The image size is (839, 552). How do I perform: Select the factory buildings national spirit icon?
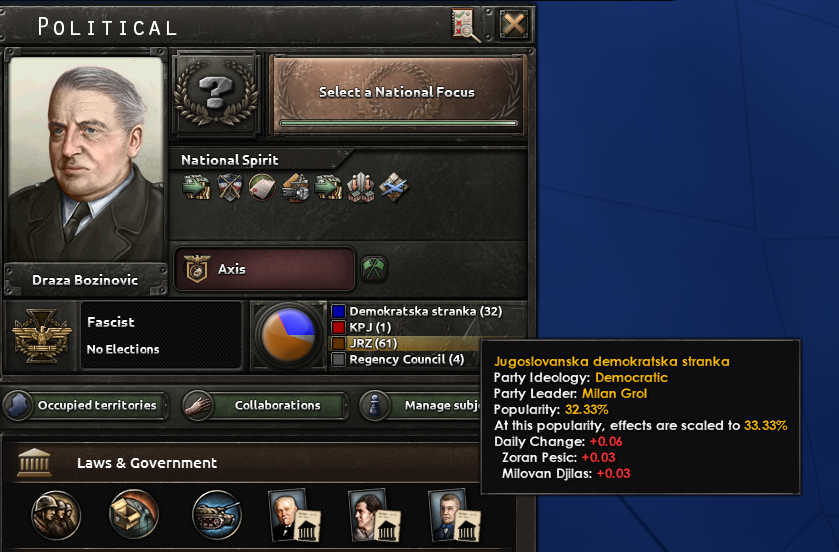[361, 187]
